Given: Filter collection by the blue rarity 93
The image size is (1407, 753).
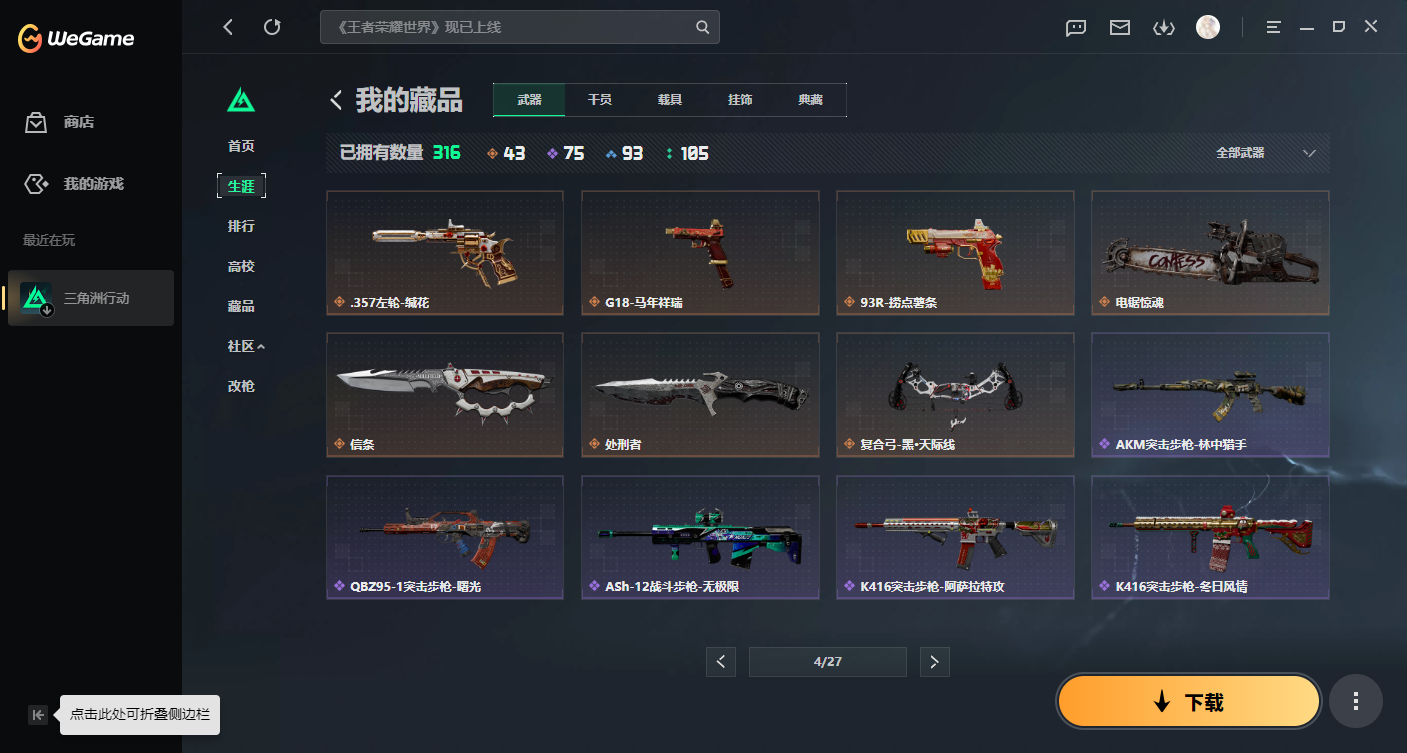Looking at the screenshot, I should [625, 153].
